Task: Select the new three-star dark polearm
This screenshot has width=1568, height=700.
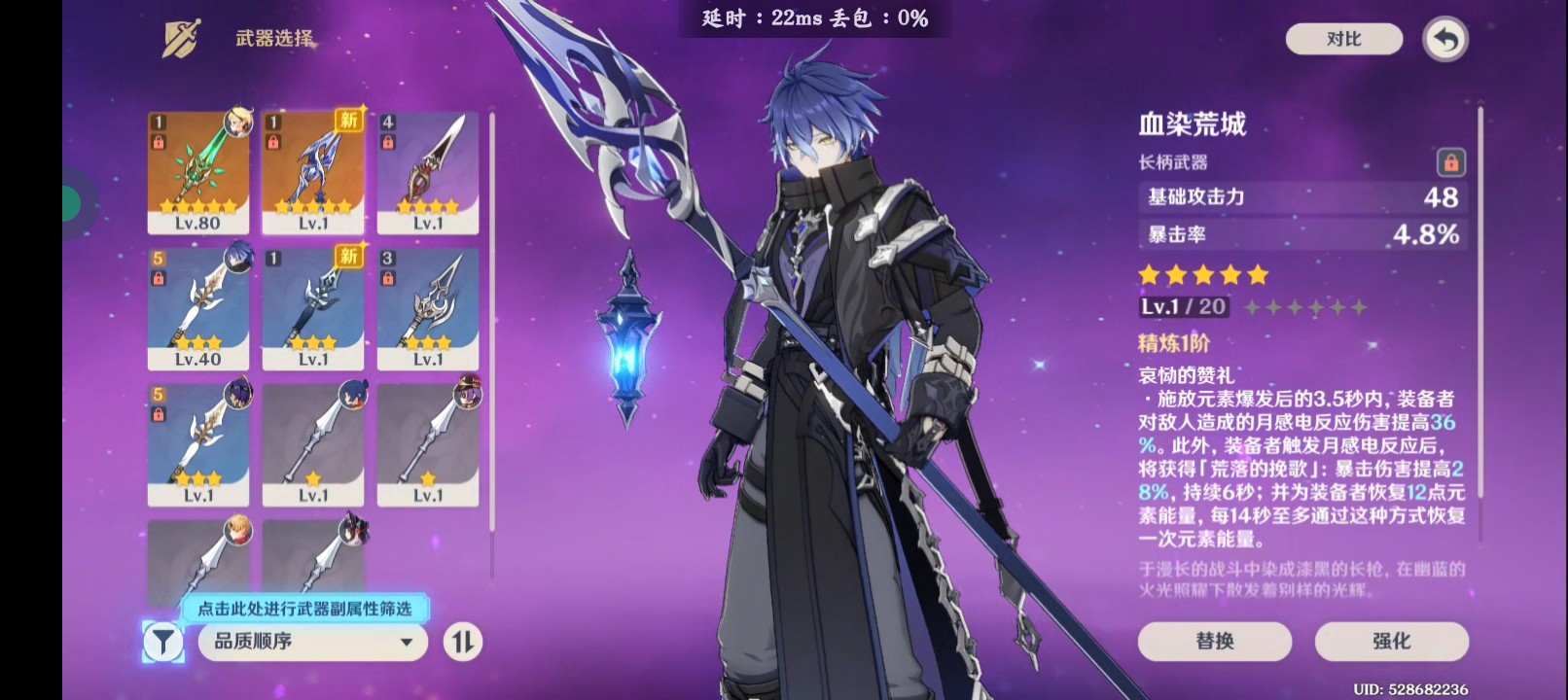Action: (x=313, y=309)
